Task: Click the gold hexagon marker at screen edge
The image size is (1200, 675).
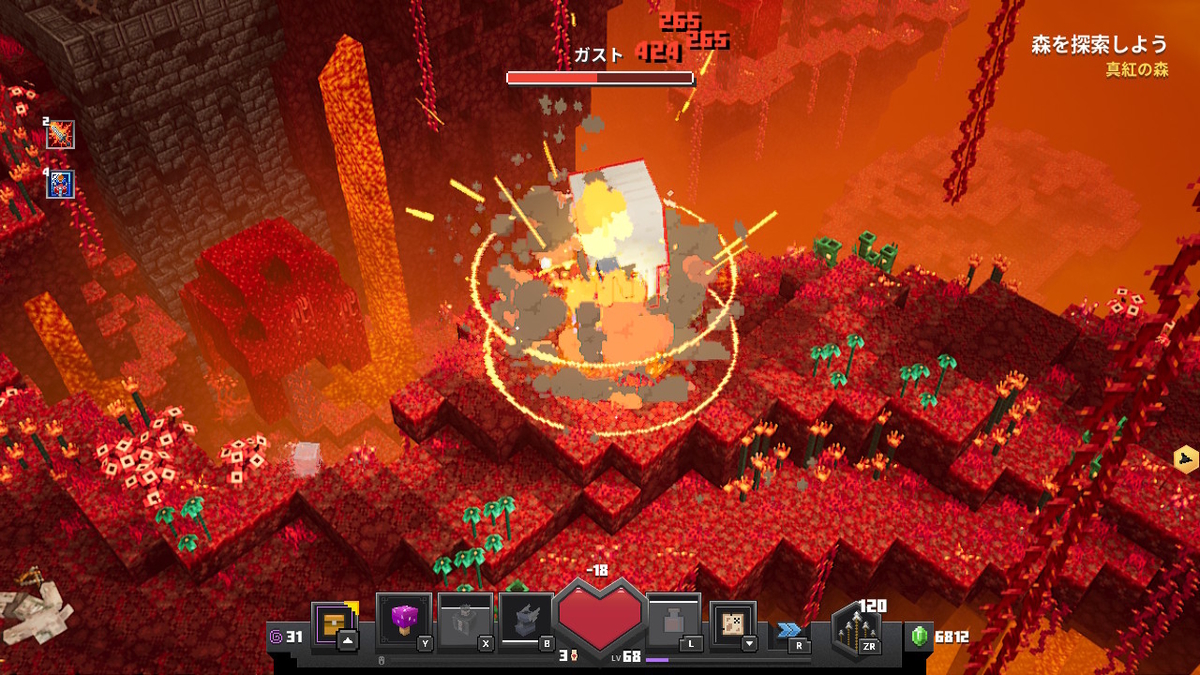Action: (x=1186, y=458)
